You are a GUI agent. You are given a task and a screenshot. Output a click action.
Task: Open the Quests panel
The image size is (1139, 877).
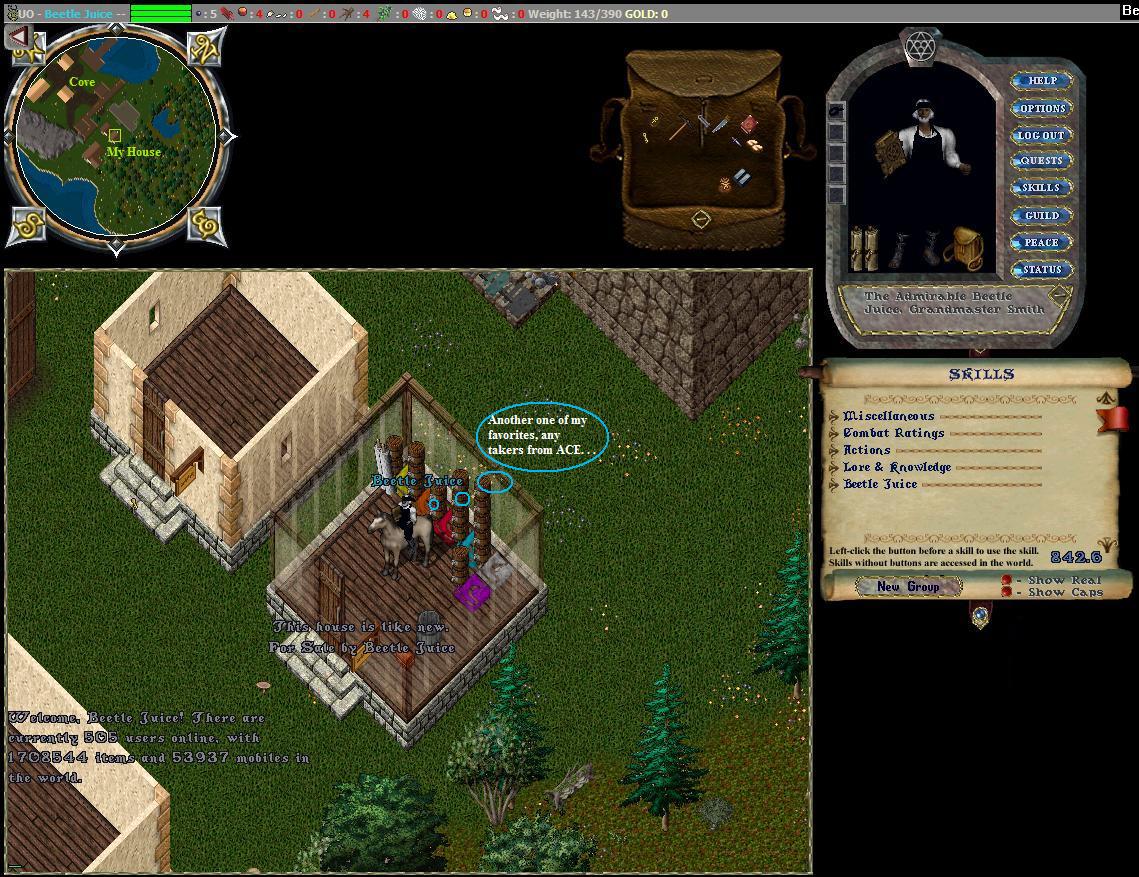(x=1041, y=161)
